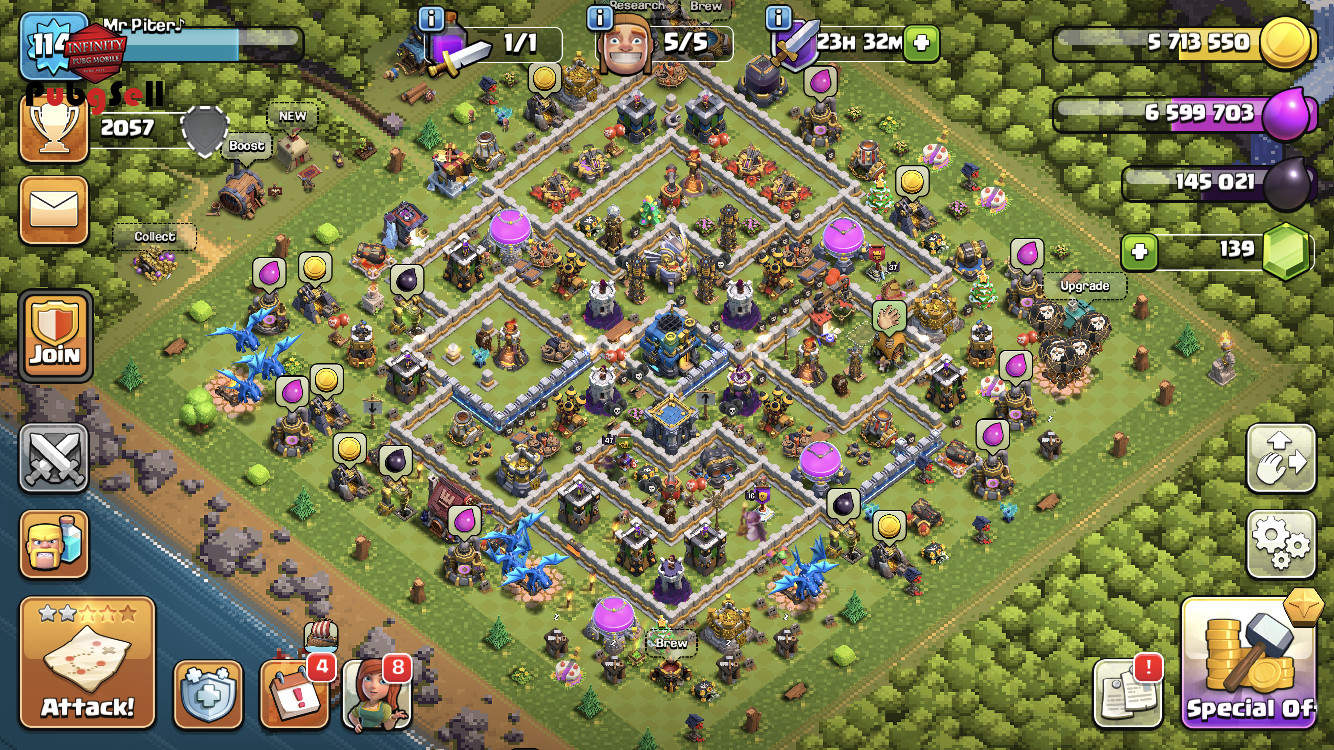Open the events calendar with 4 notifications

(x=294, y=692)
